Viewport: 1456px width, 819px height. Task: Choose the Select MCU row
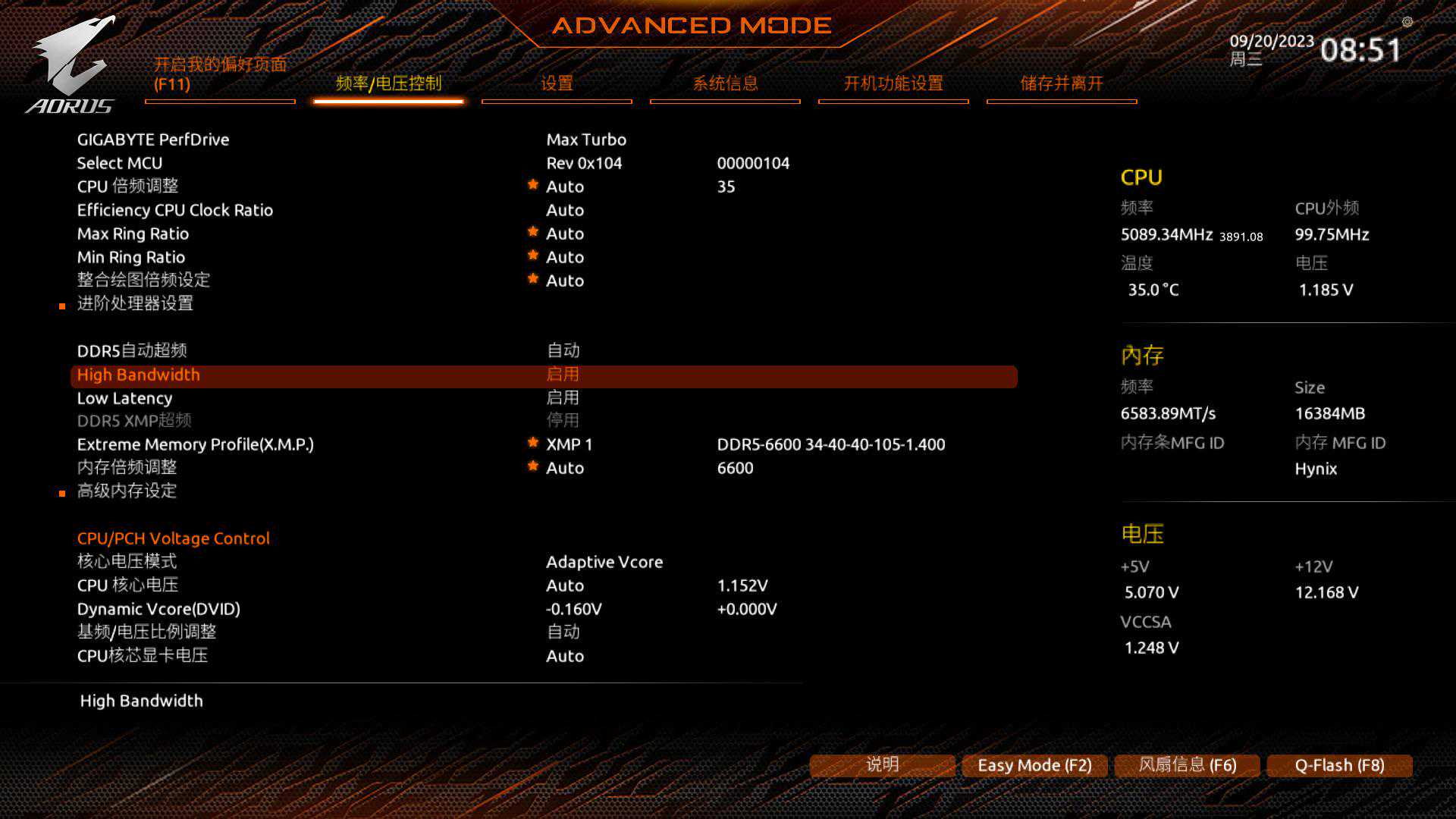pos(120,163)
